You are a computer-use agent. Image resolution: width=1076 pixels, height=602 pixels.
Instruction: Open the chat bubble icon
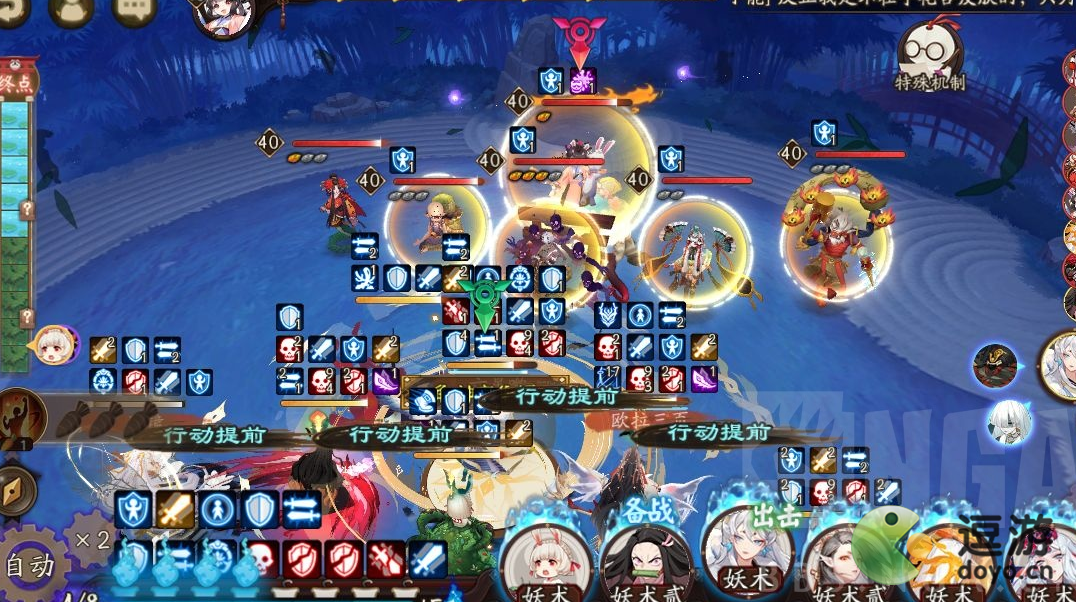click(134, 9)
